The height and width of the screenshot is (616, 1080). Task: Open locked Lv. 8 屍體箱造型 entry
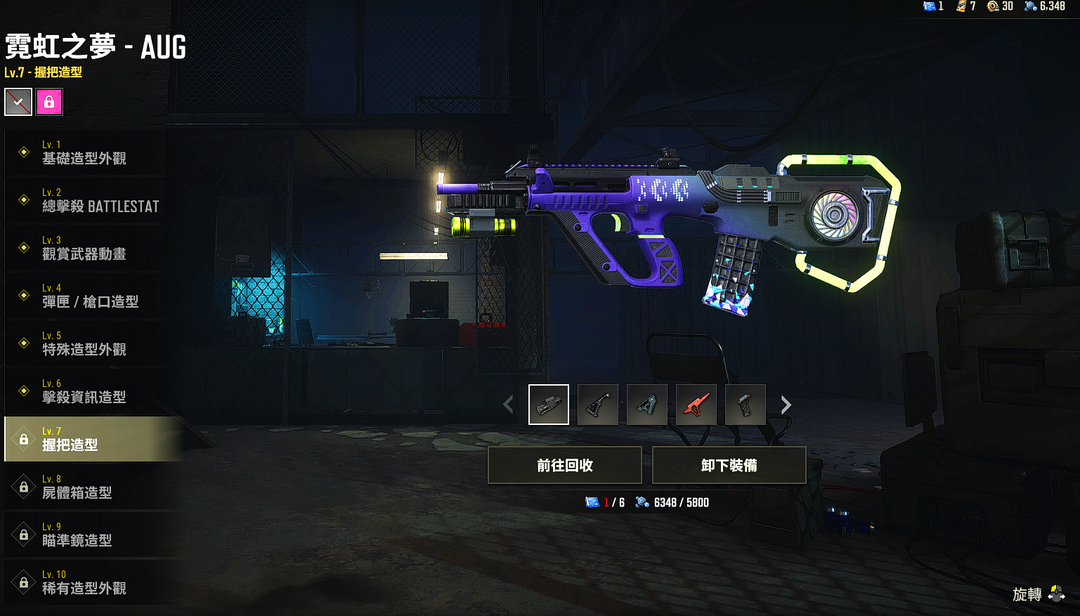tap(90, 487)
